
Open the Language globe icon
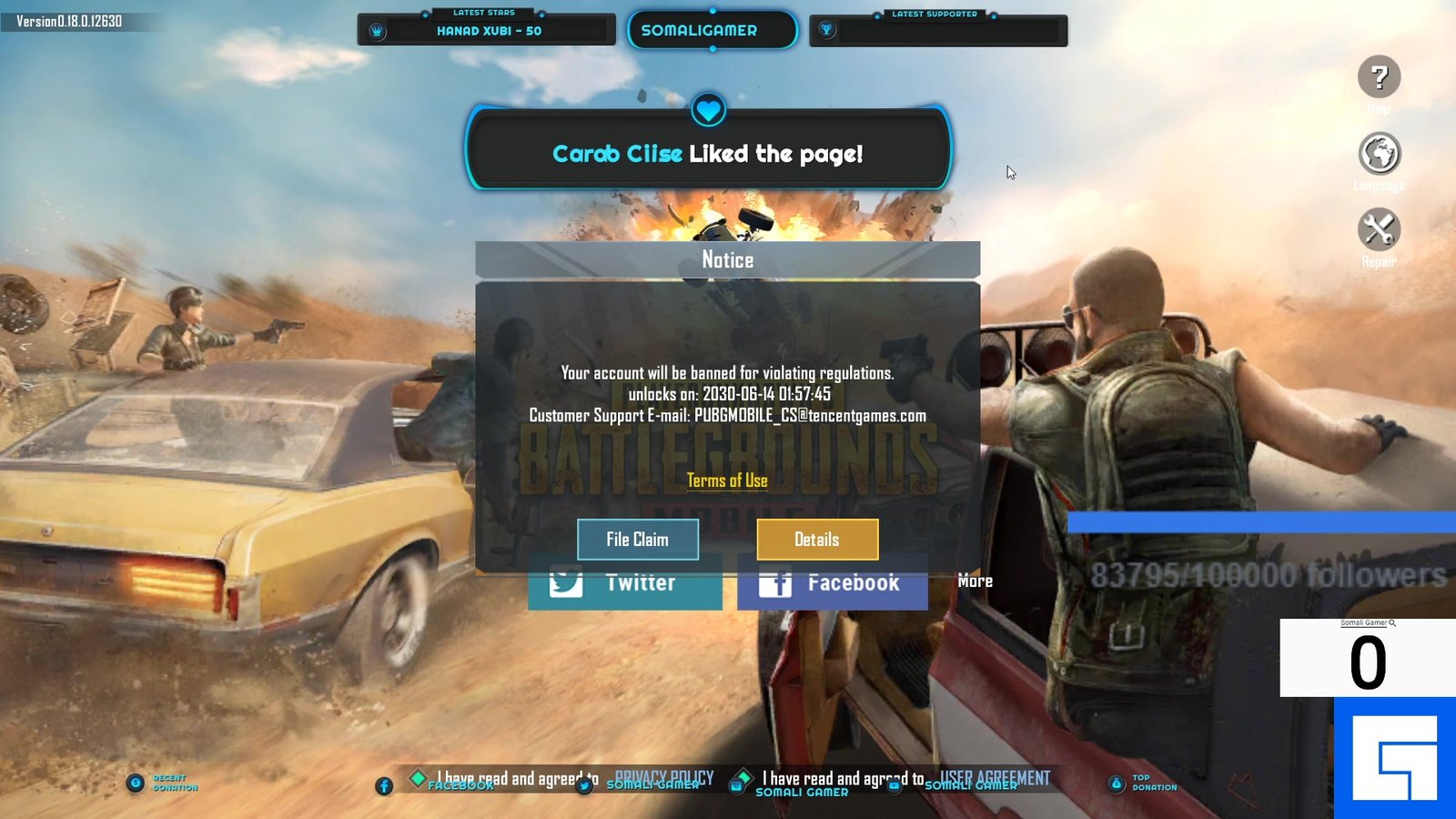1379,154
